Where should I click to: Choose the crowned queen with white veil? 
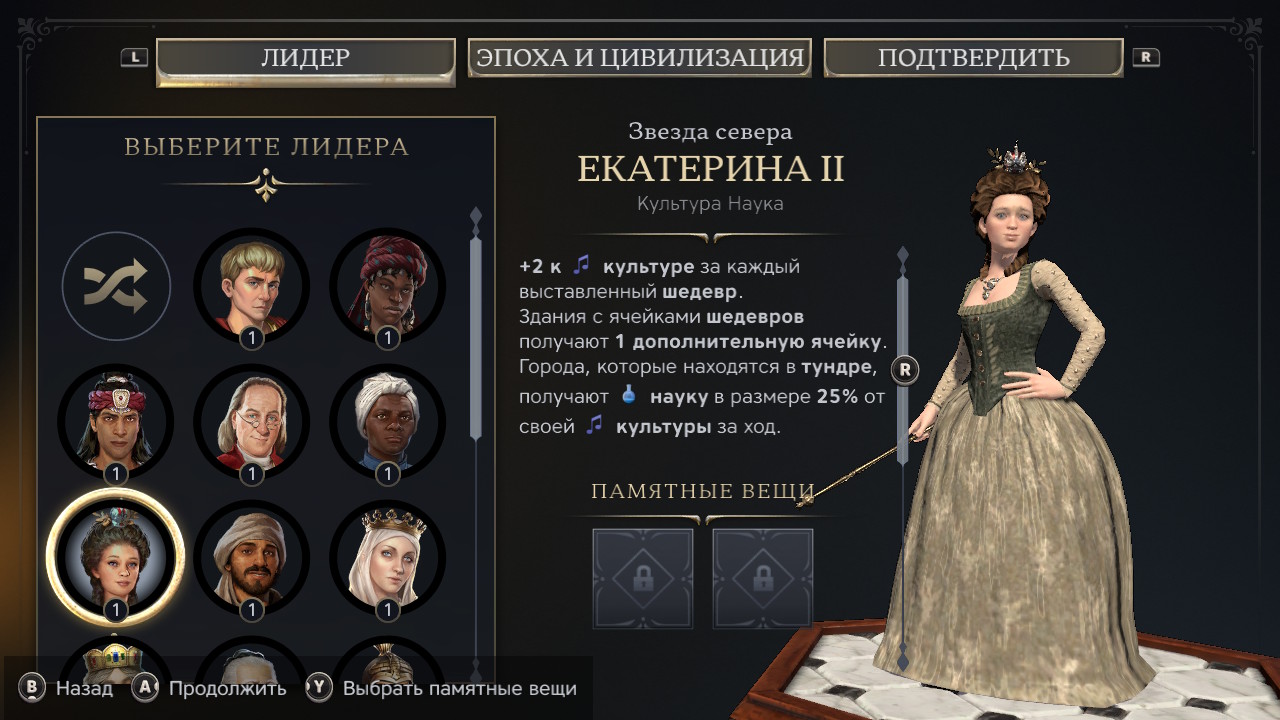(x=387, y=557)
